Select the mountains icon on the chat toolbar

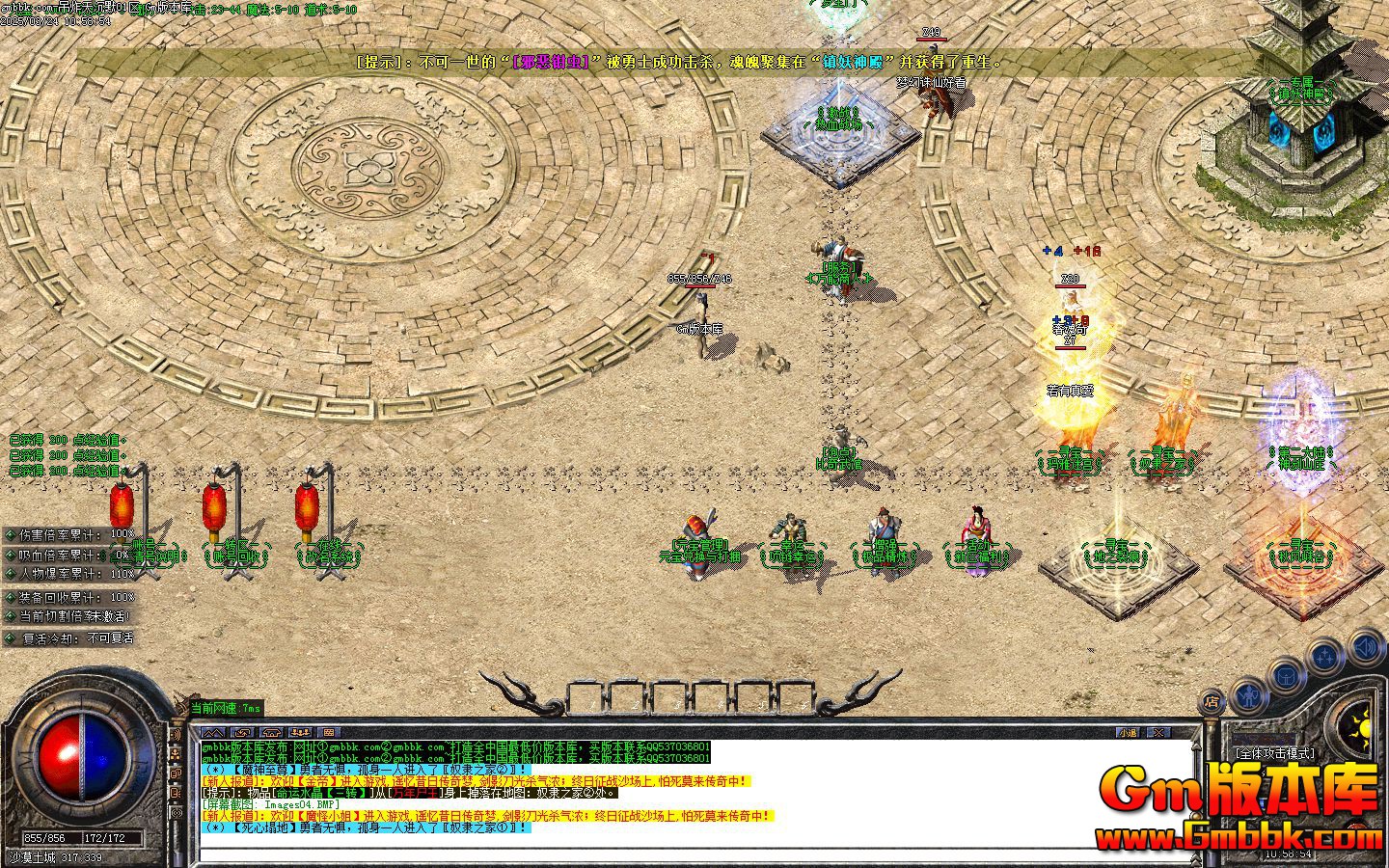(214, 730)
